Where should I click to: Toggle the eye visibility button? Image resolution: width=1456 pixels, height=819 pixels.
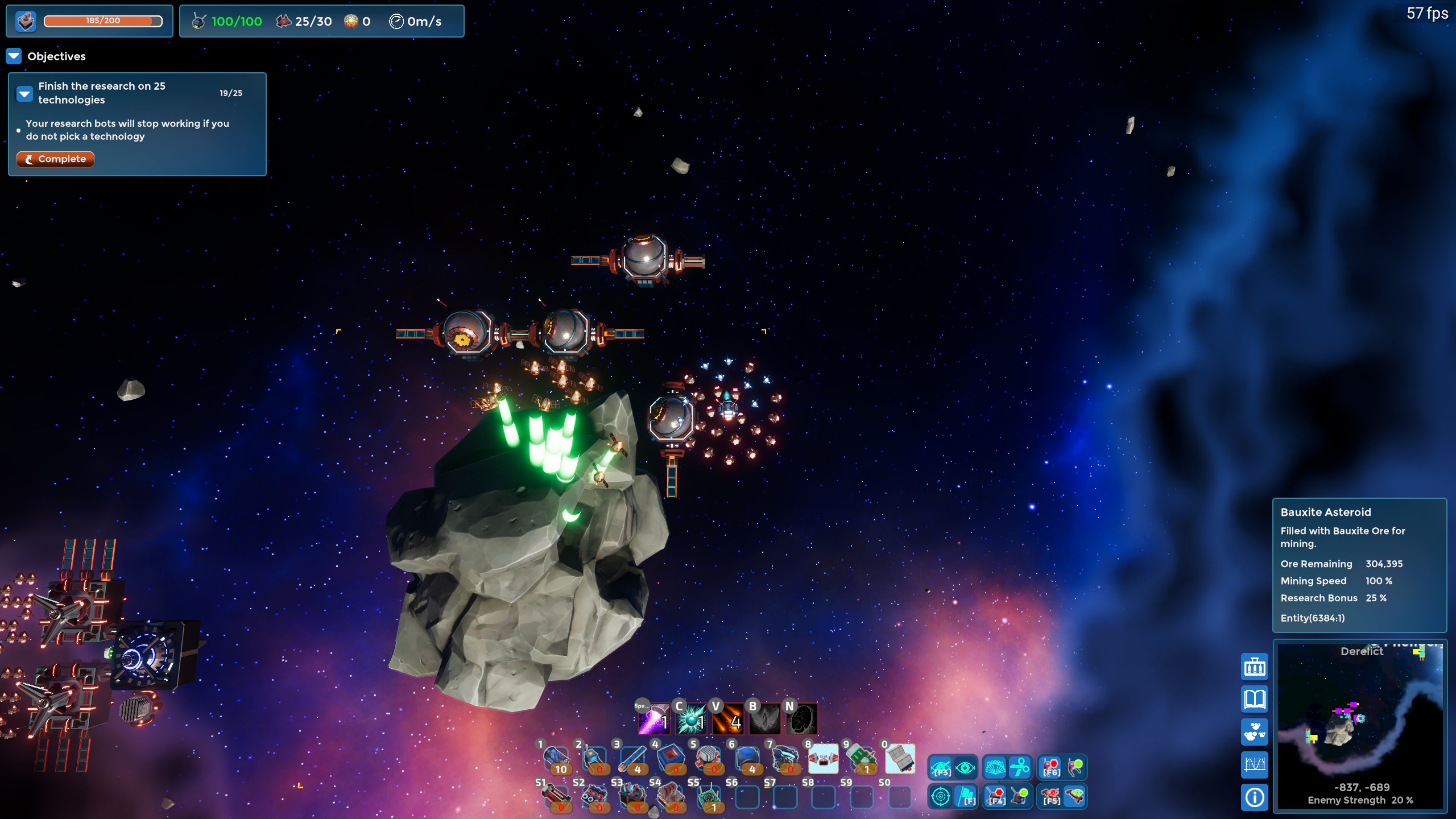point(965,768)
